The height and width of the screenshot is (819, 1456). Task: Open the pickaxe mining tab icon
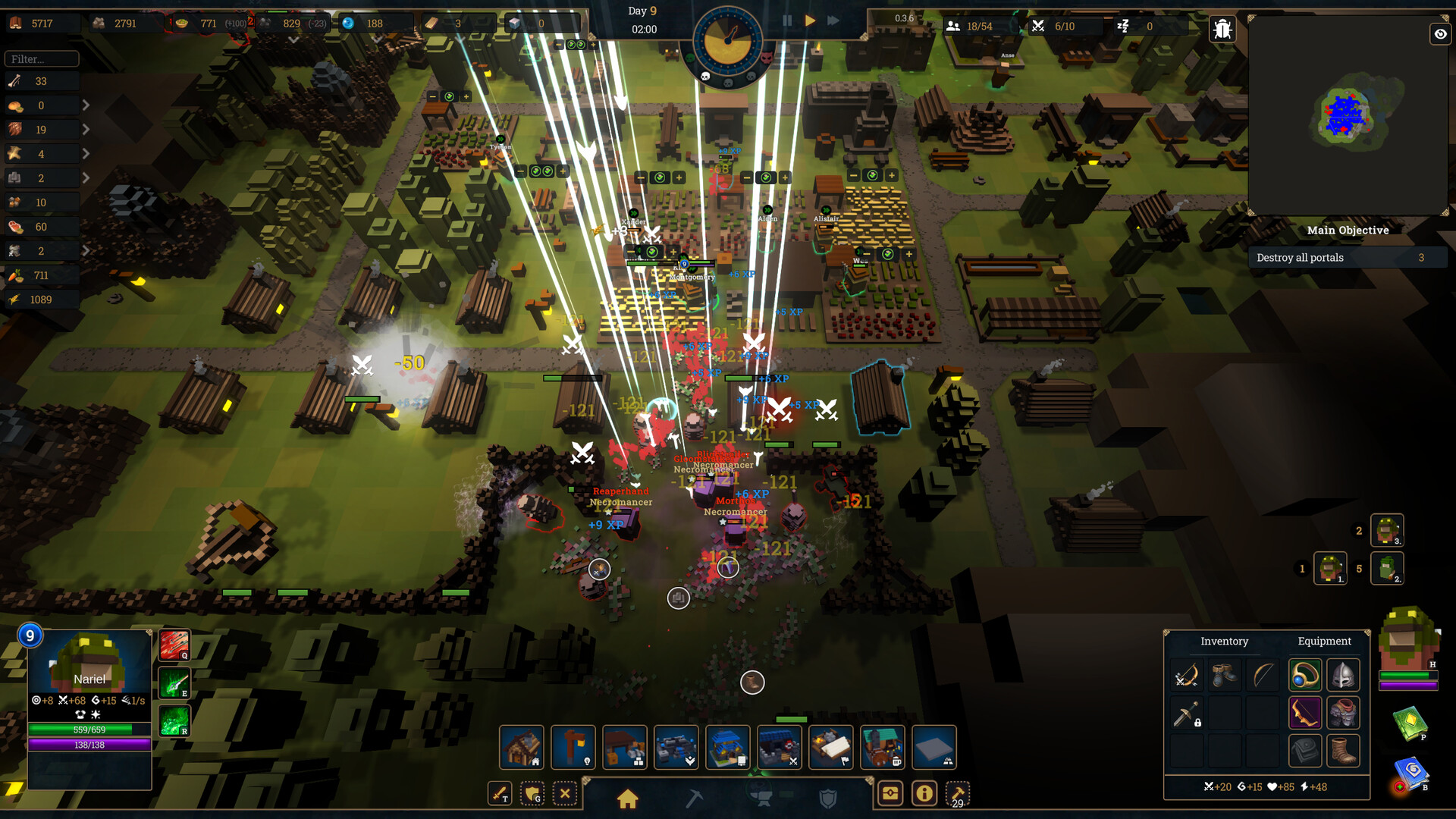(694, 799)
